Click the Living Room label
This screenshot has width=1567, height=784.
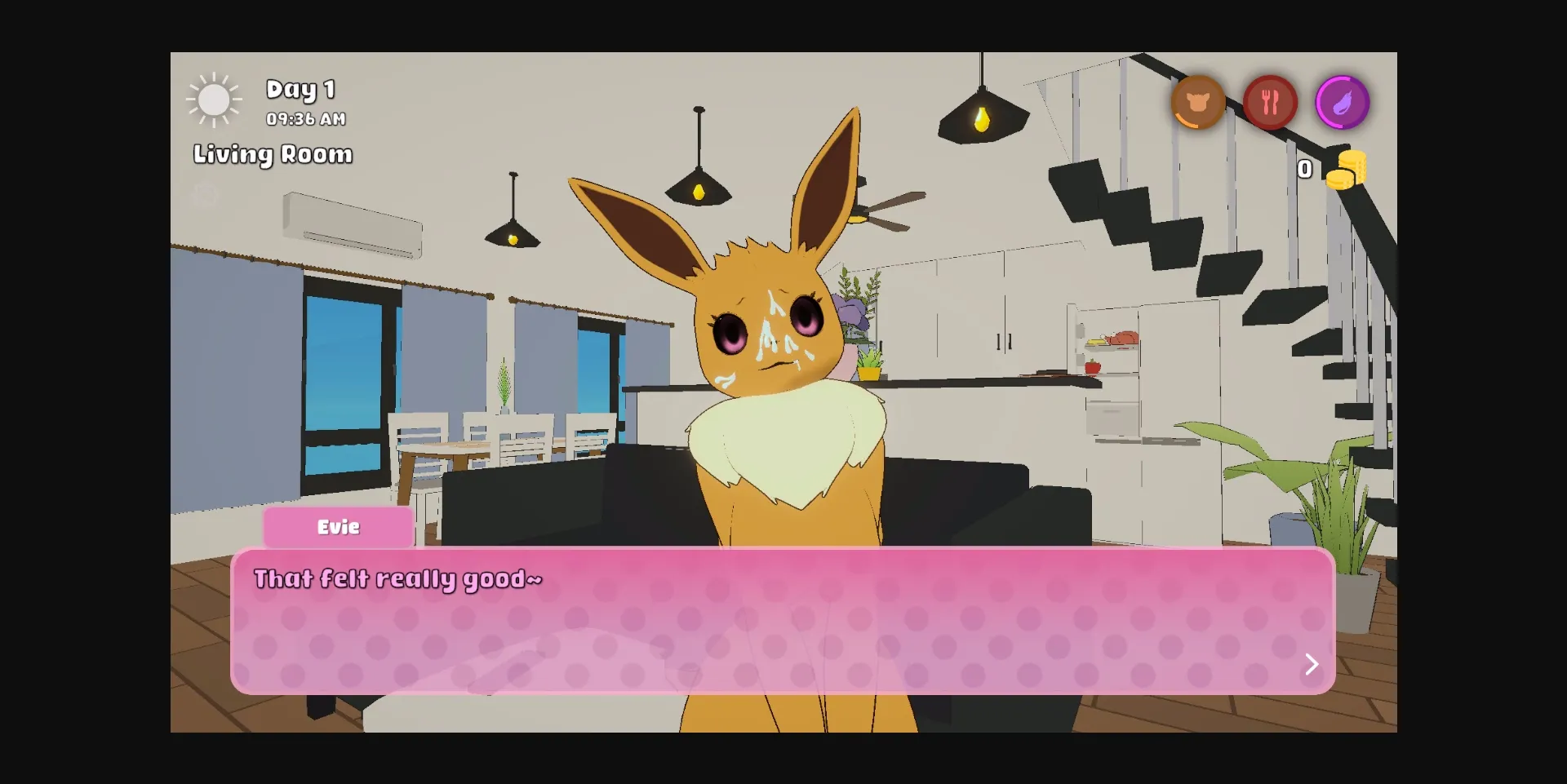pyautogui.click(x=273, y=154)
